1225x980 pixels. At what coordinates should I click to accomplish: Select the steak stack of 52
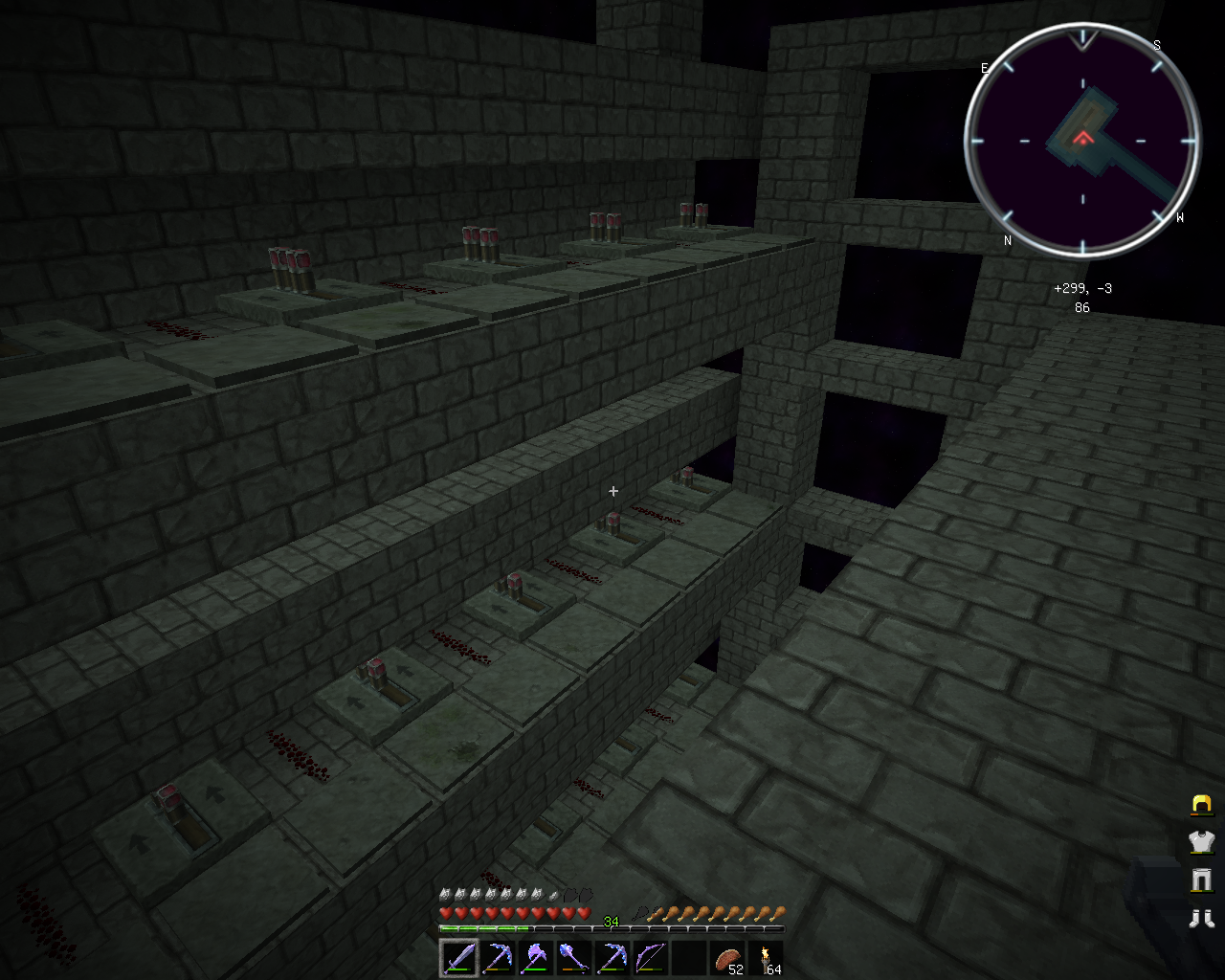(728, 957)
